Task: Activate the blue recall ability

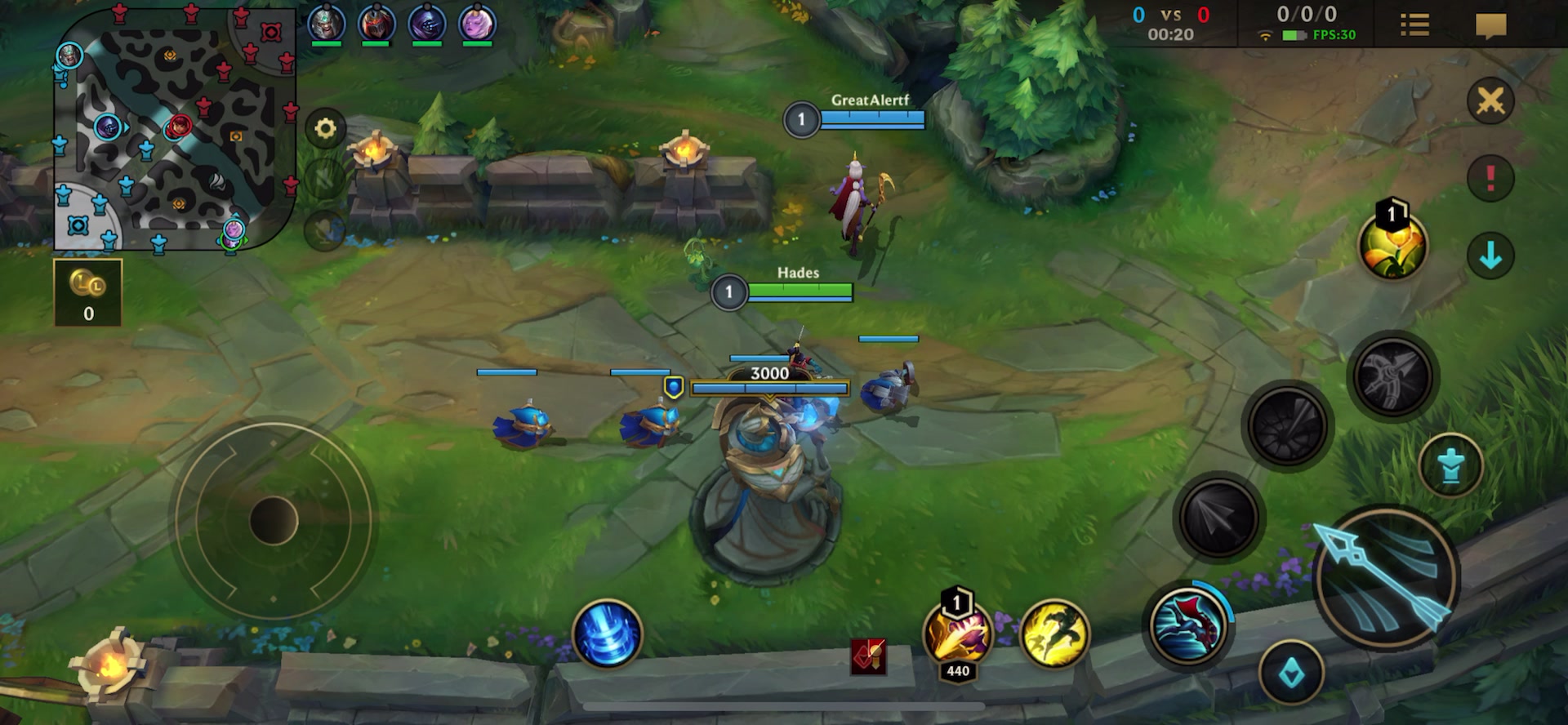Action: pyautogui.click(x=607, y=634)
